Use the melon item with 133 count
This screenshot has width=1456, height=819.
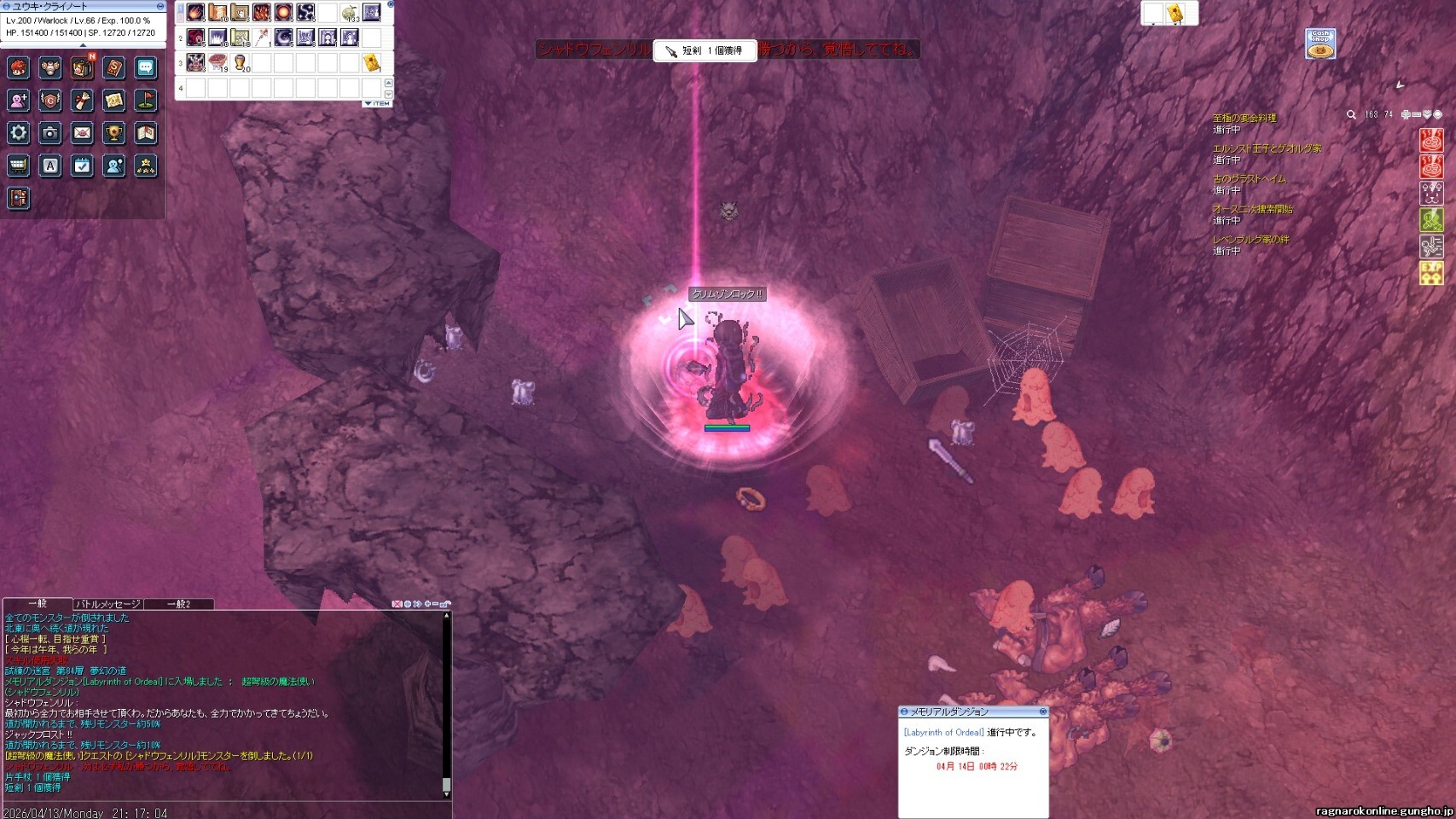tap(350, 13)
